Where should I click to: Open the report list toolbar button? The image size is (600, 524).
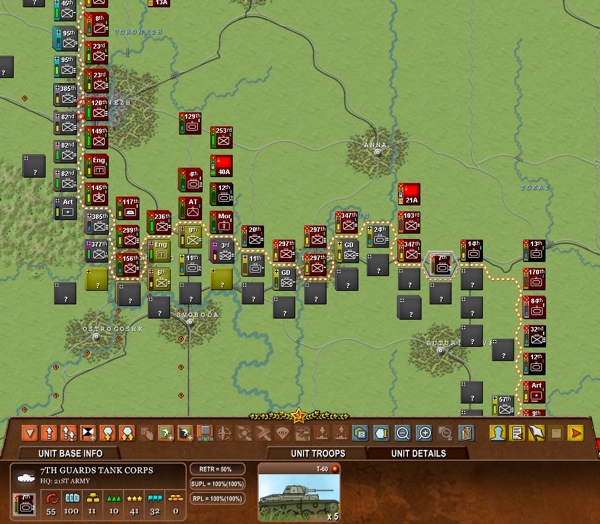pos(516,433)
